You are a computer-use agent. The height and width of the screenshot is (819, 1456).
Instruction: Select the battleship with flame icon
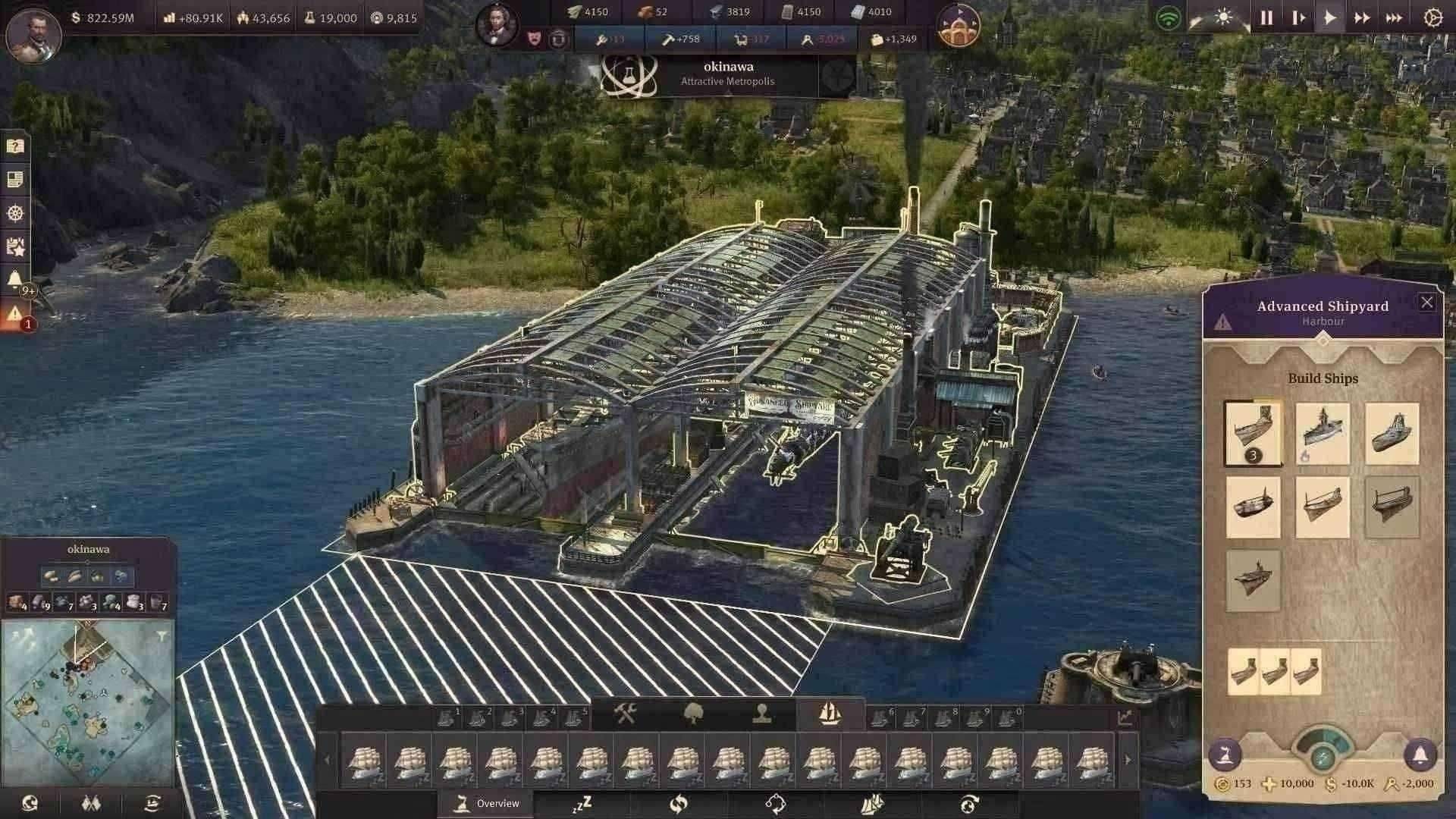1322,434
